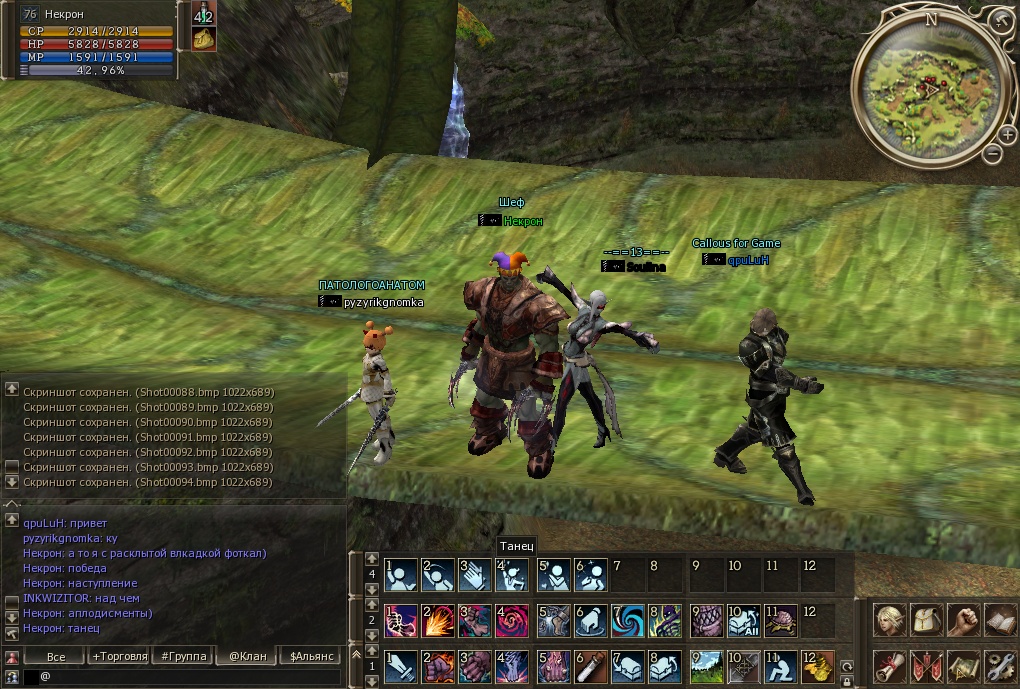Open the +Торговля trade chat tab
Viewport: 1020px width, 689px height.
119,657
